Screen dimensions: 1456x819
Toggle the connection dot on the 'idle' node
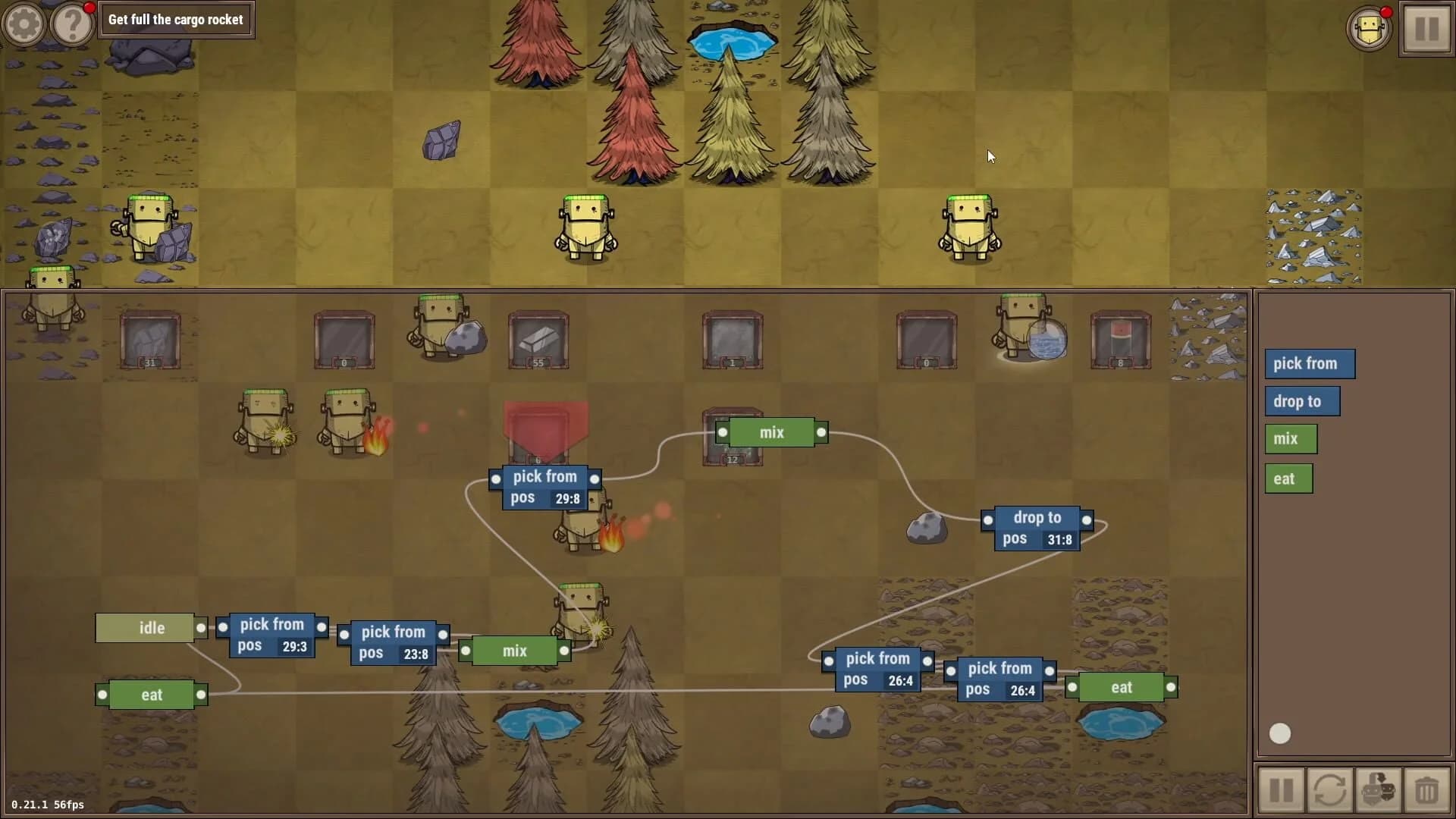201,627
